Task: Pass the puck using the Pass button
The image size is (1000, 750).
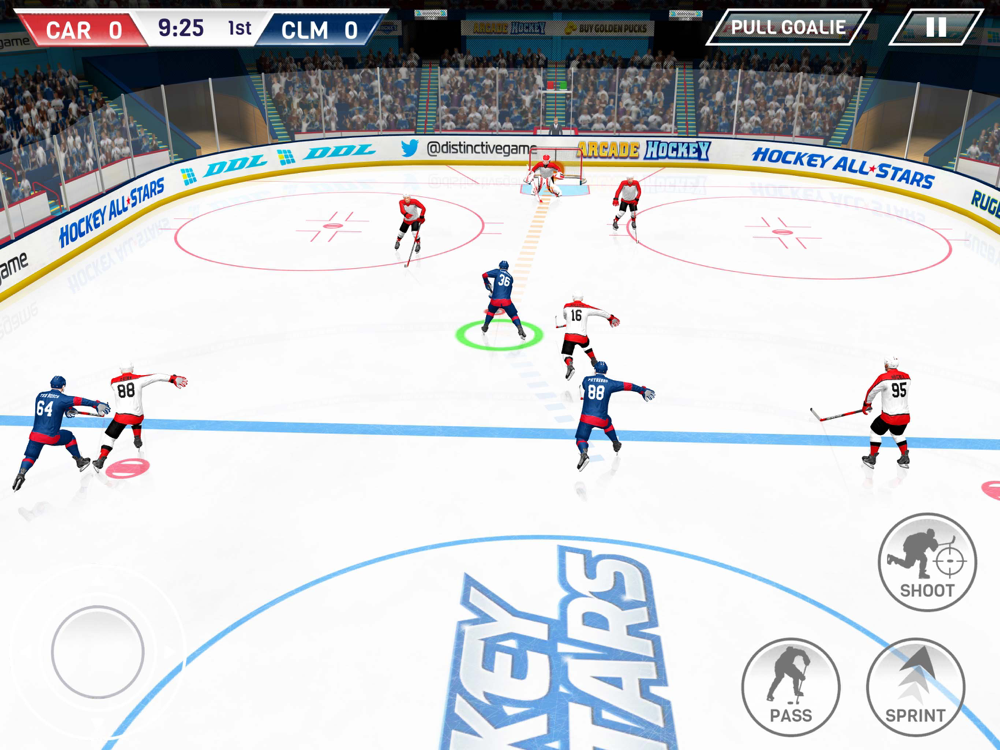Action: click(x=791, y=687)
